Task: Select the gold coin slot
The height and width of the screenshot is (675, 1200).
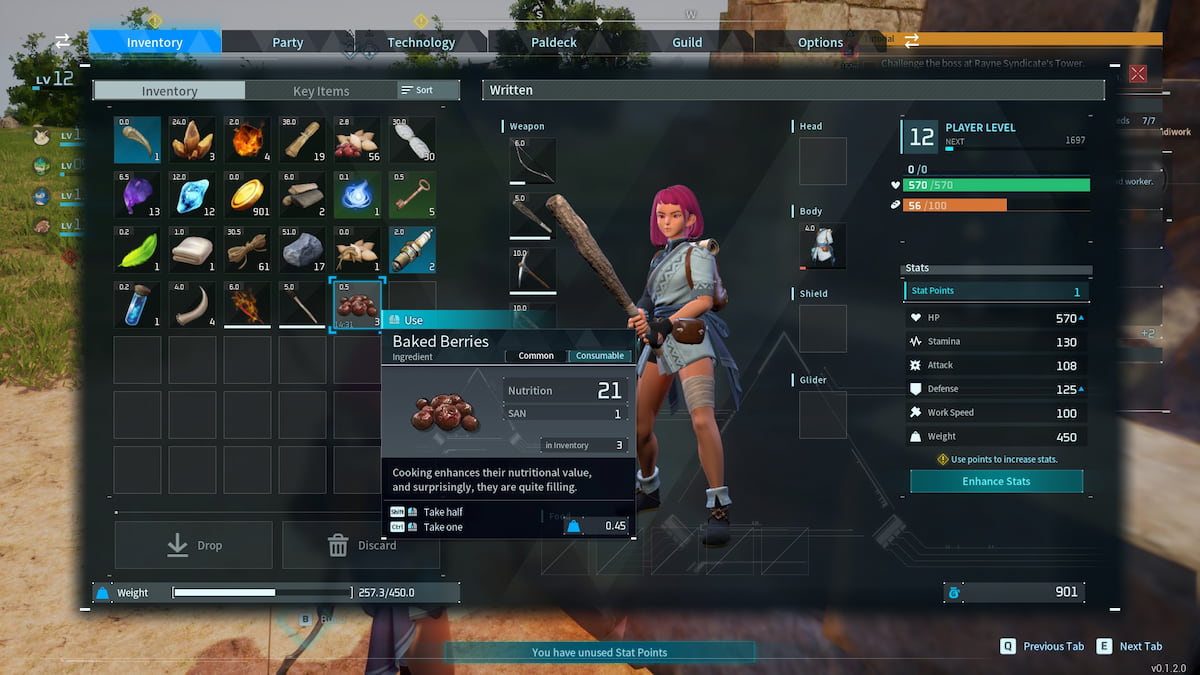Action: click(x=247, y=195)
